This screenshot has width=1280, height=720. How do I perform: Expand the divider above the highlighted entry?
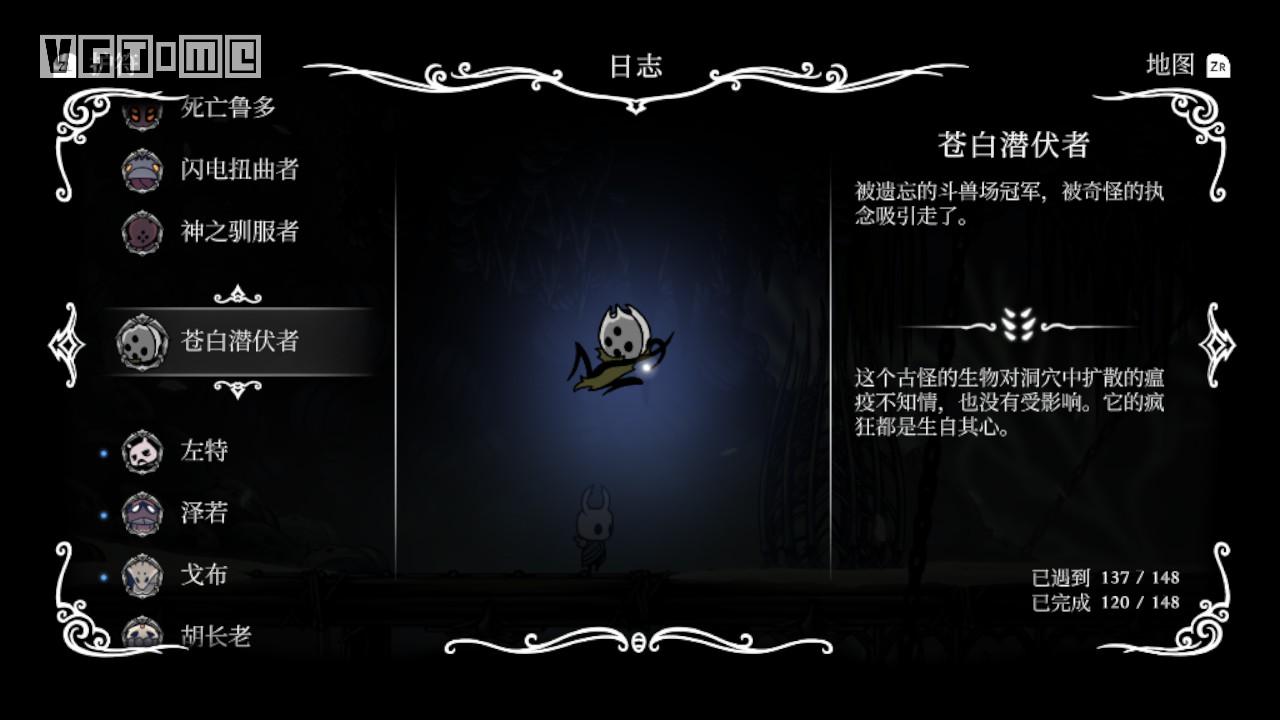tap(239, 294)
